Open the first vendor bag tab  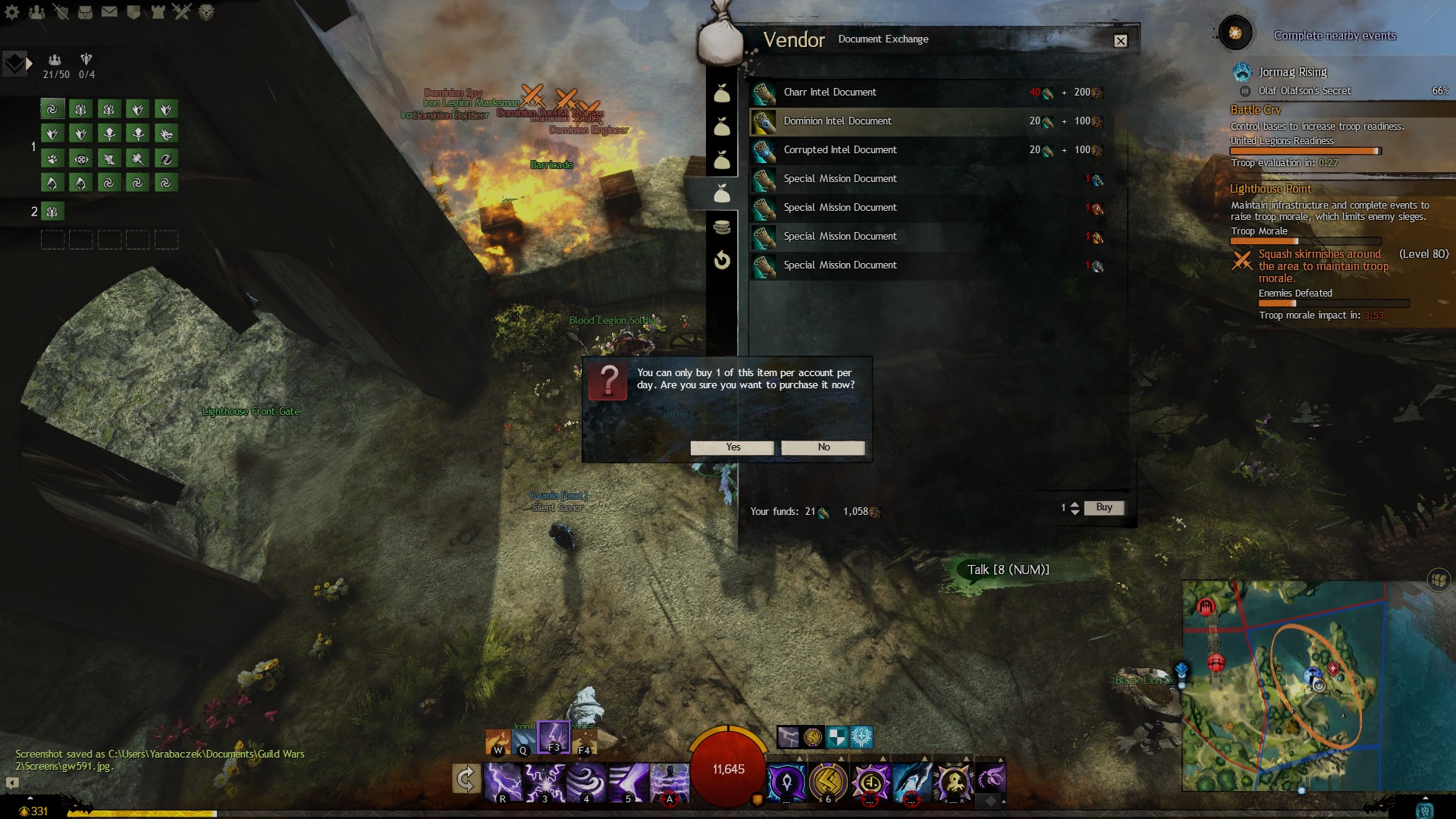[722, 94]
